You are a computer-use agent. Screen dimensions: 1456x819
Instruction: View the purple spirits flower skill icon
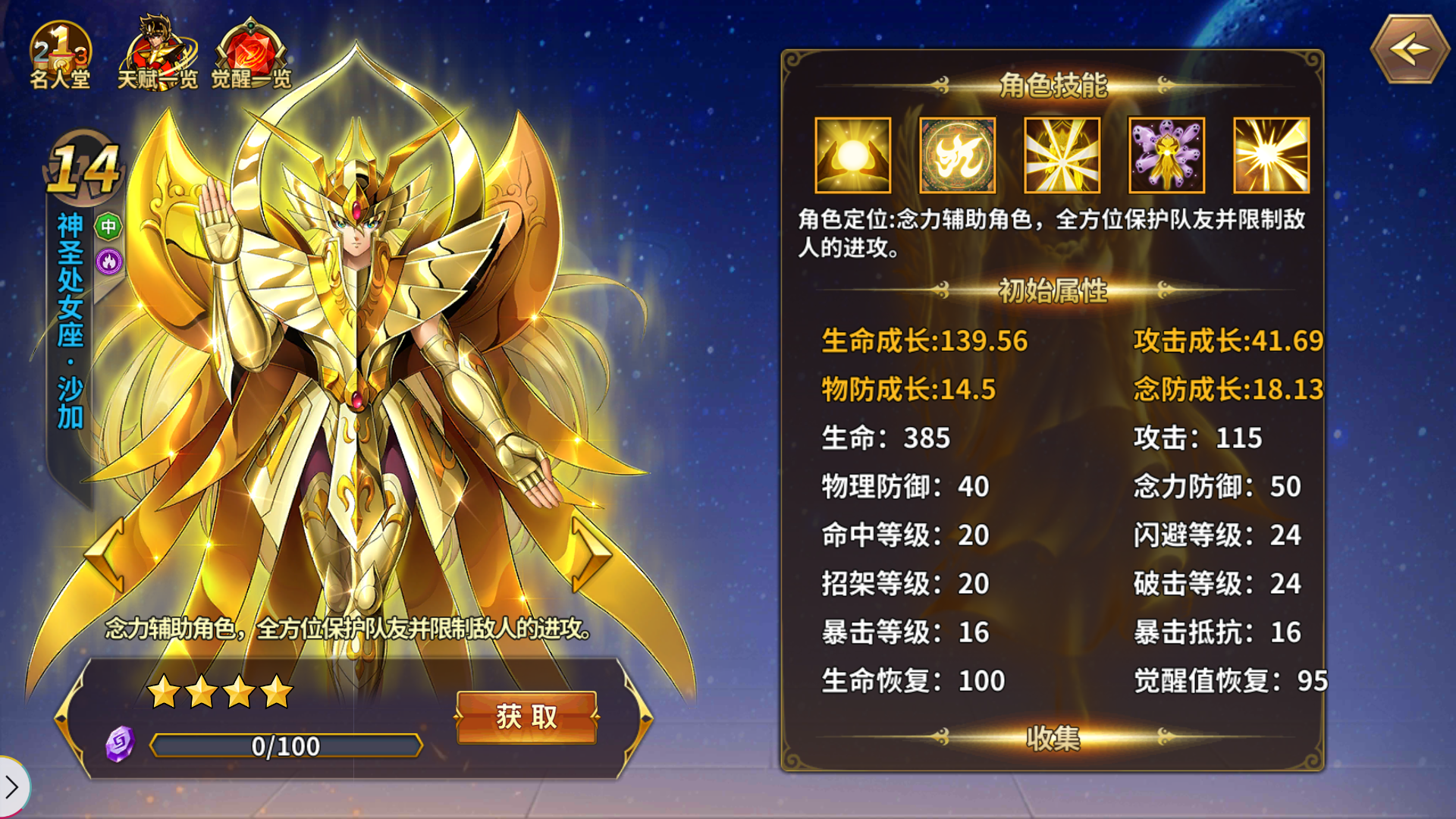tap(1166, 155)
